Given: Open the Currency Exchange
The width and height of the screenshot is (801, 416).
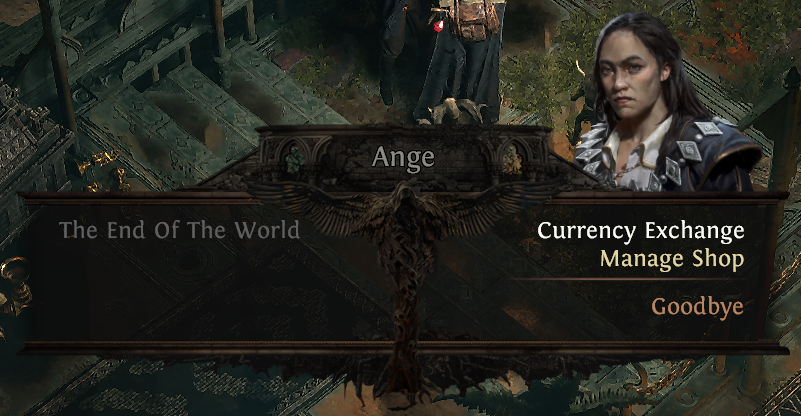Looking at the screenshot, I should [640, 231].
